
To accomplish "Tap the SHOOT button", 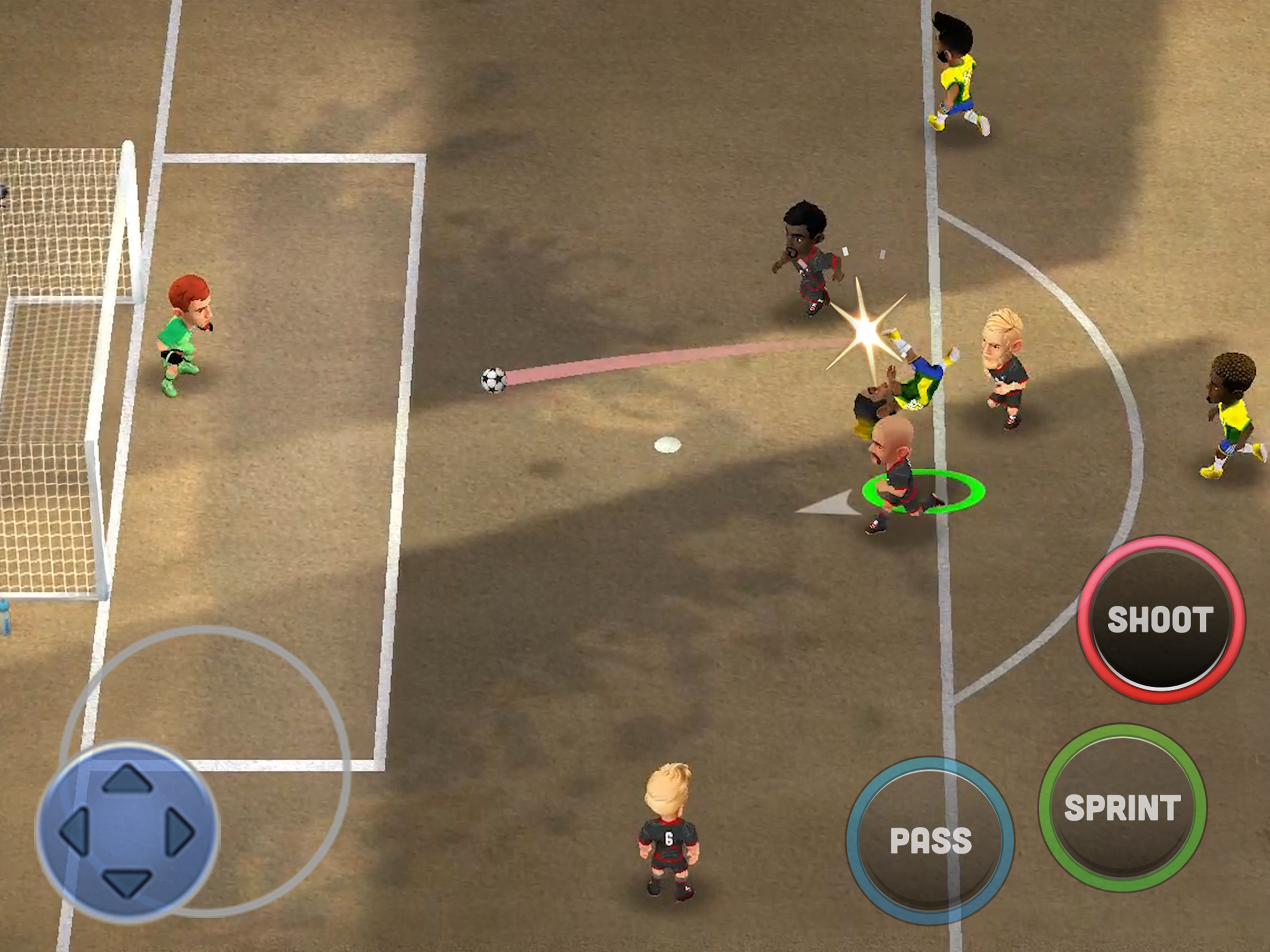I will coord(1160,620).
